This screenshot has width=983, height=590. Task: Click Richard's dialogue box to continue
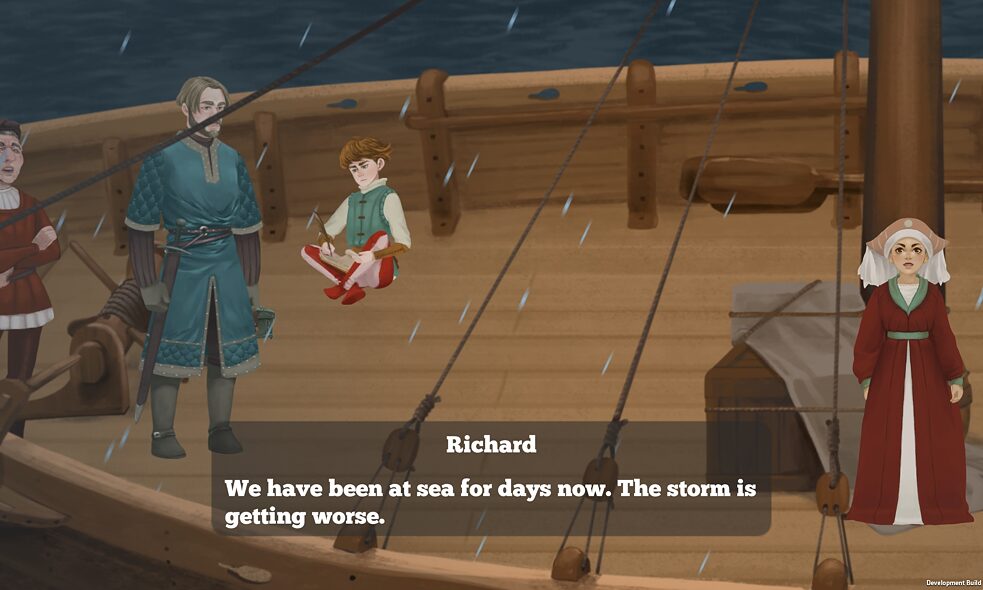tap(490, 480)
